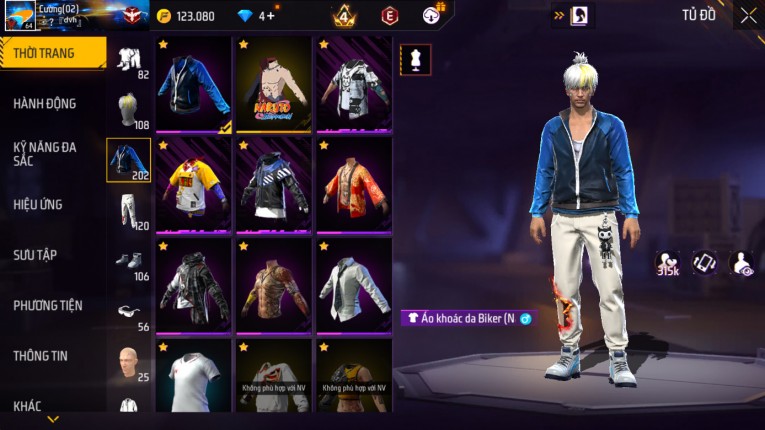
Task: Select the blue Biker leather jacket
Action: pos(193,85)
